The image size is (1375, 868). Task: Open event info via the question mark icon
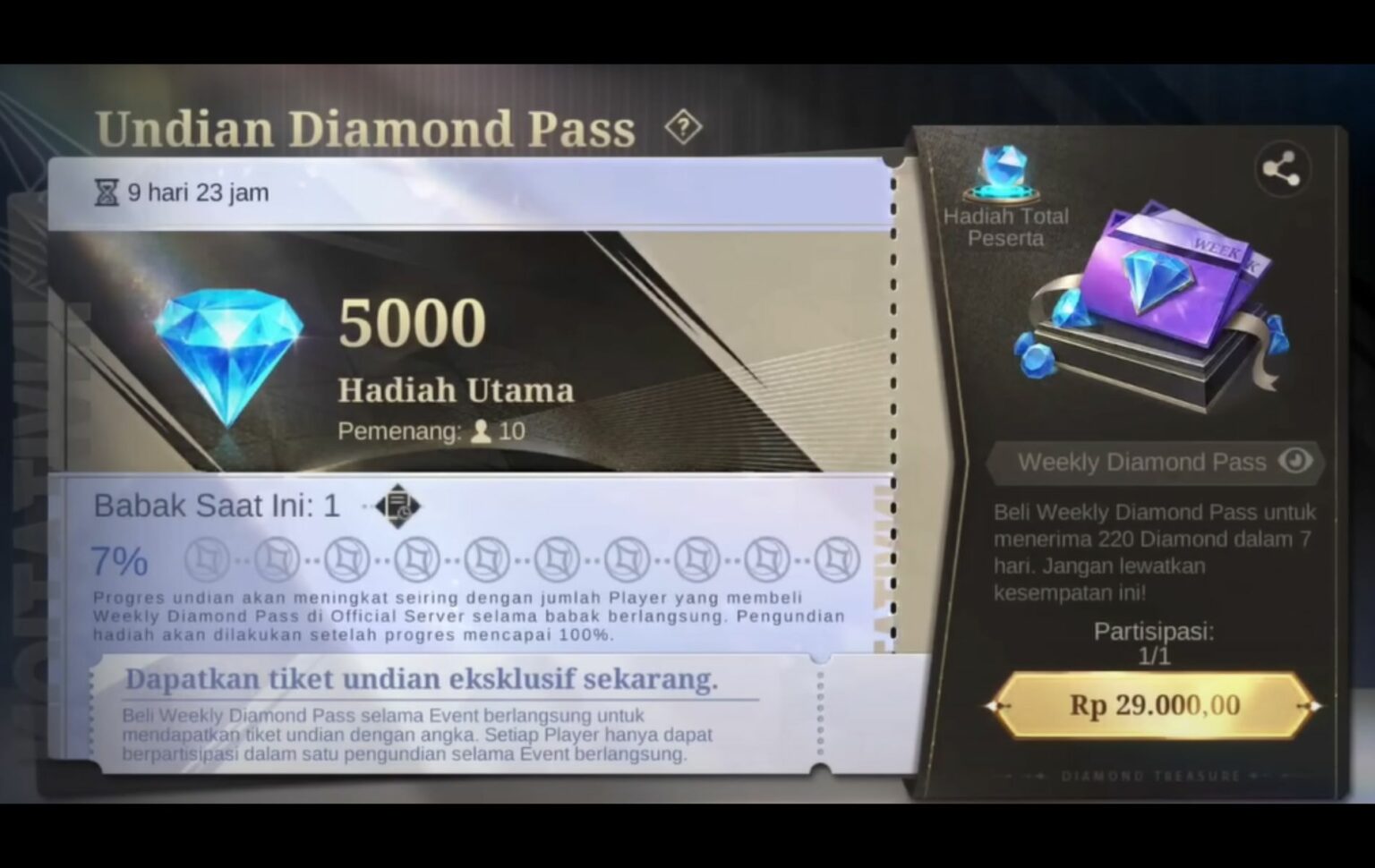point(683,127)
